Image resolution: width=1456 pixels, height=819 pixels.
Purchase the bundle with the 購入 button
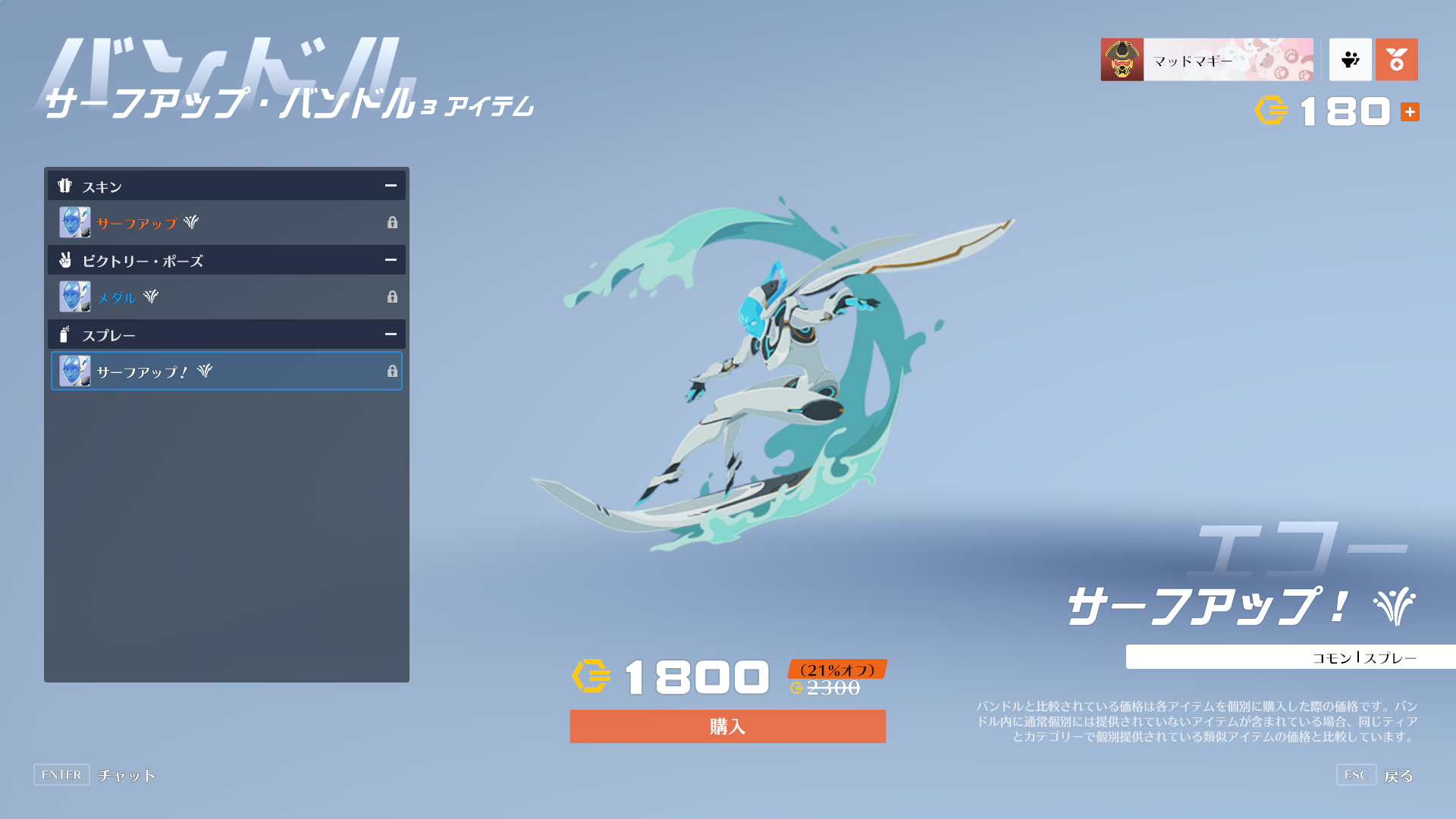[727, 726]
